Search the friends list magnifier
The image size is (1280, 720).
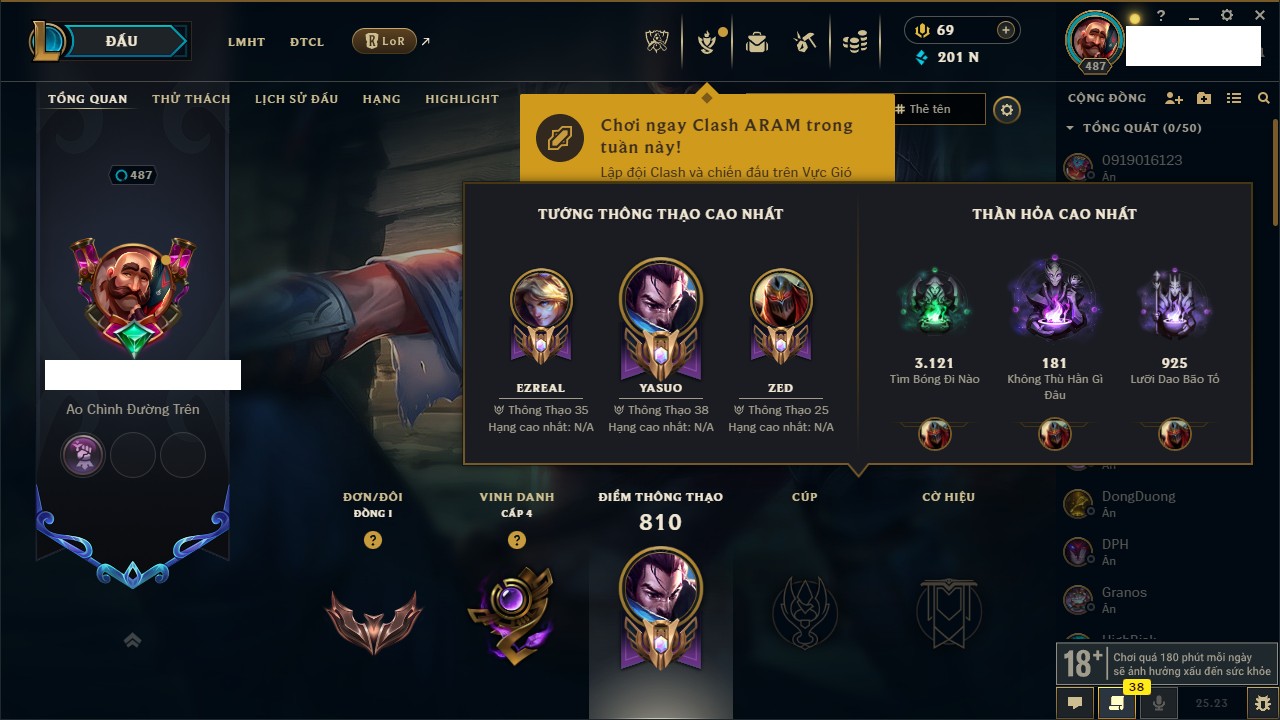[1264, 98]
